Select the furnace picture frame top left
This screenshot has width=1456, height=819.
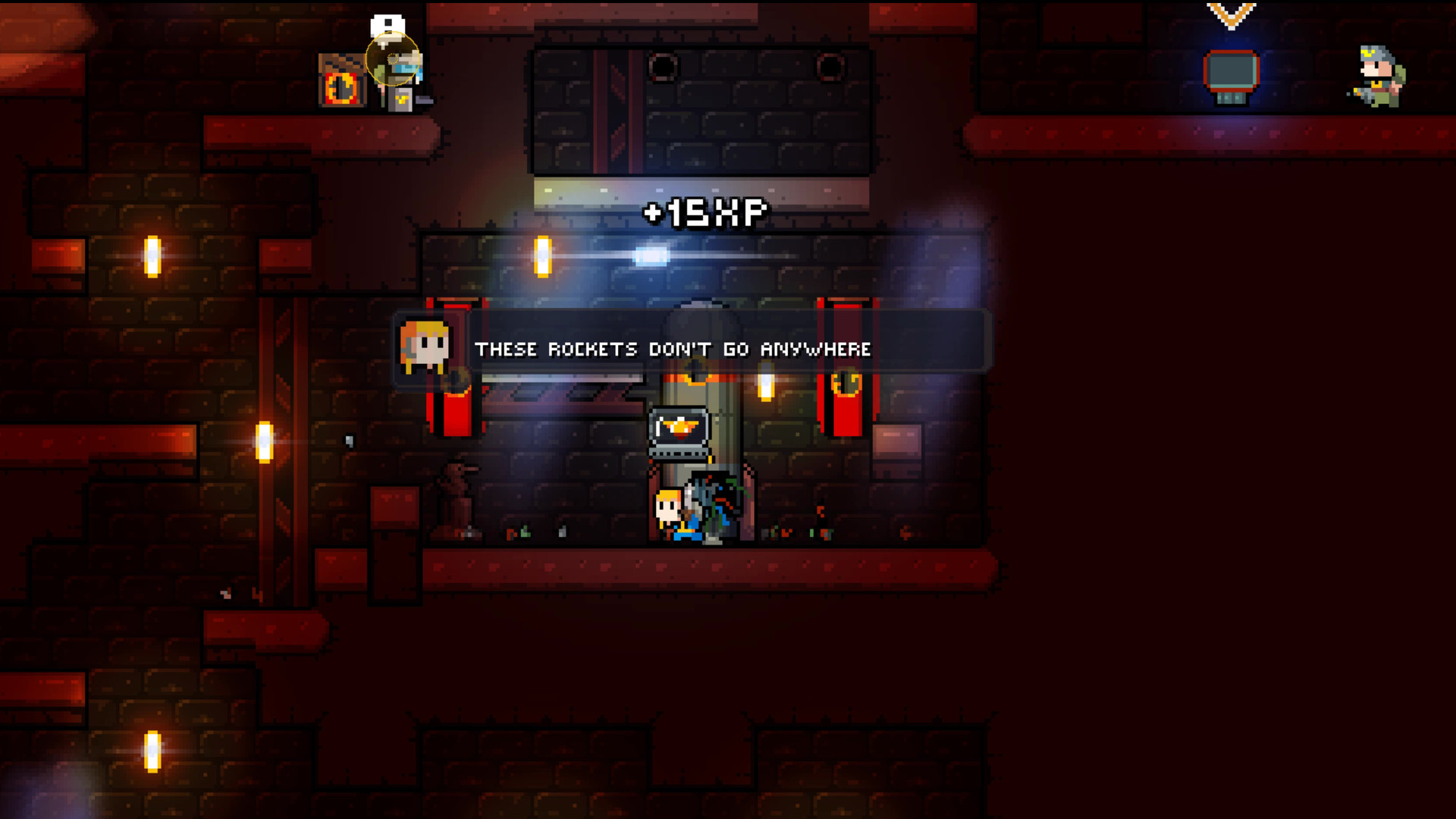pyautogui.click(x=340, y=80)
